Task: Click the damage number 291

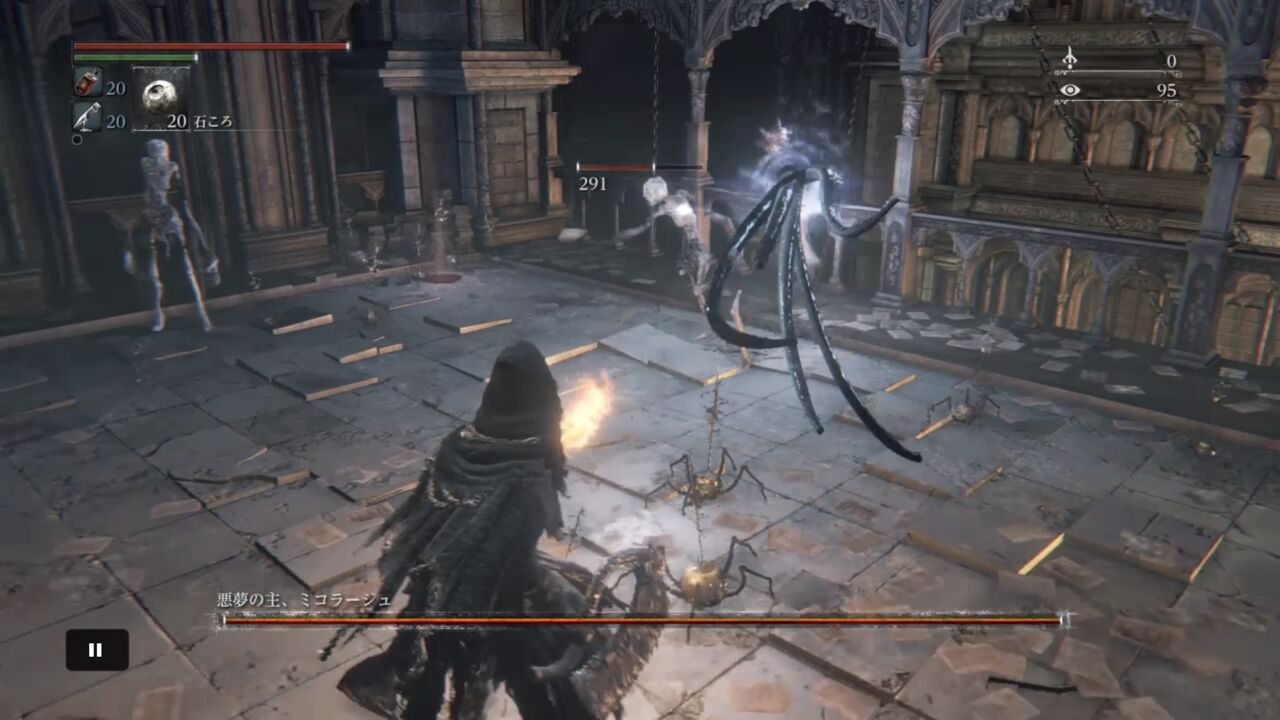Action: click(590, 184)
